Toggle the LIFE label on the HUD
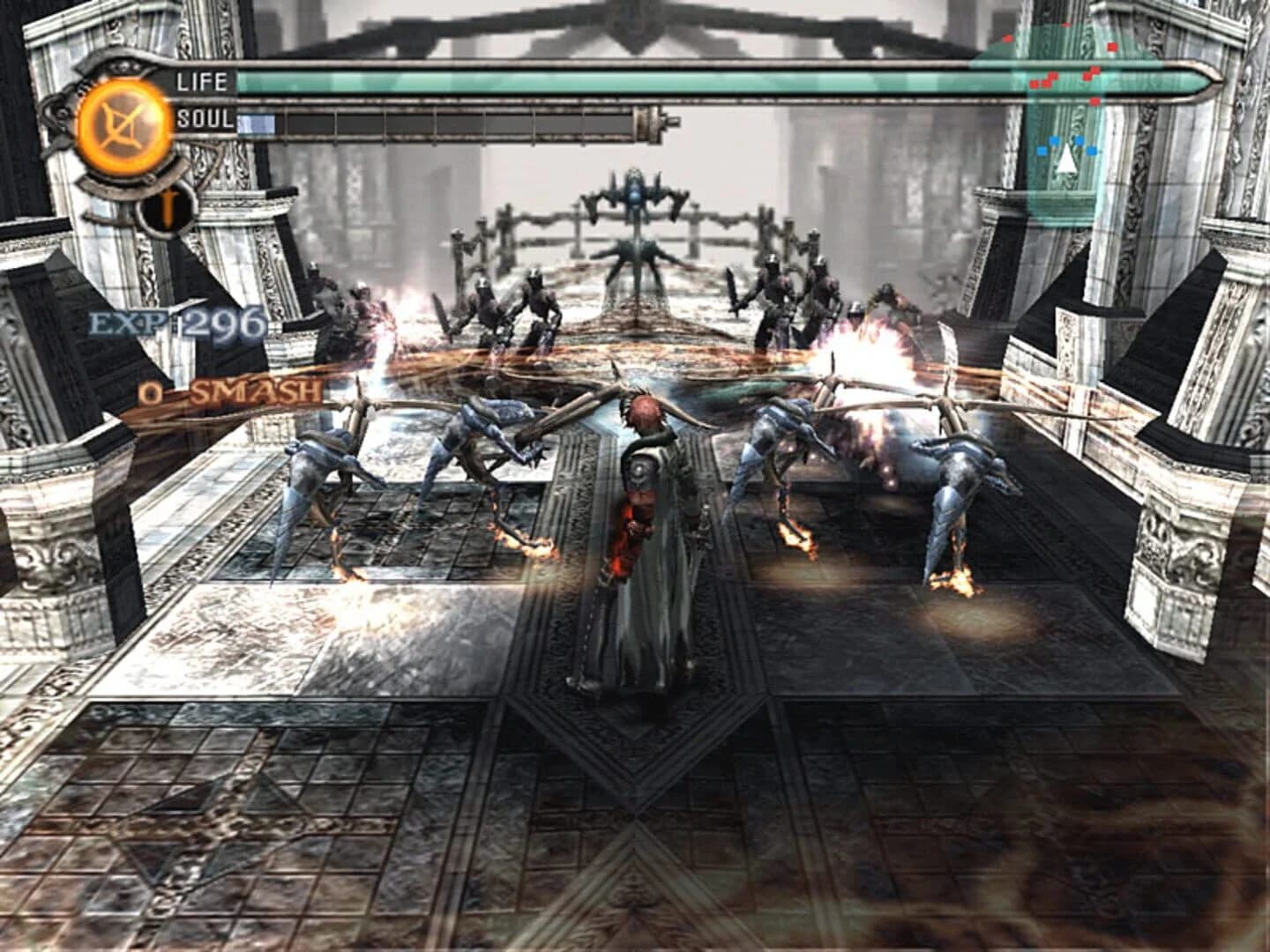Image resolution: width=1270 pixels, height=952 pixels. click(203, 82)
